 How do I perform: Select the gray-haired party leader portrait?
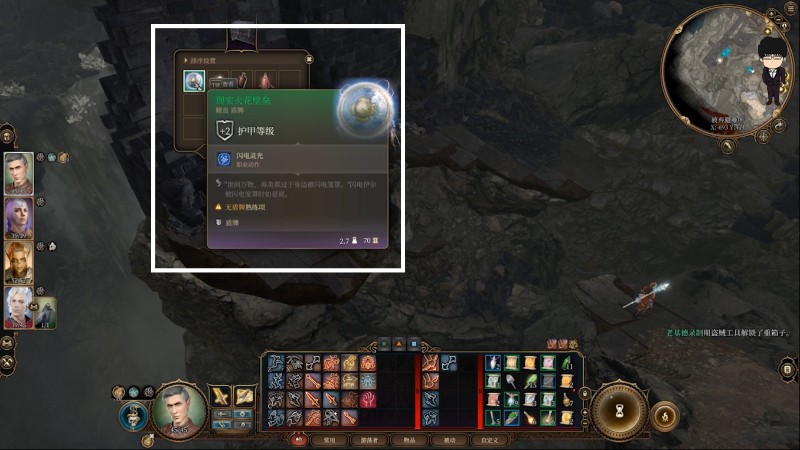[18, 171]
